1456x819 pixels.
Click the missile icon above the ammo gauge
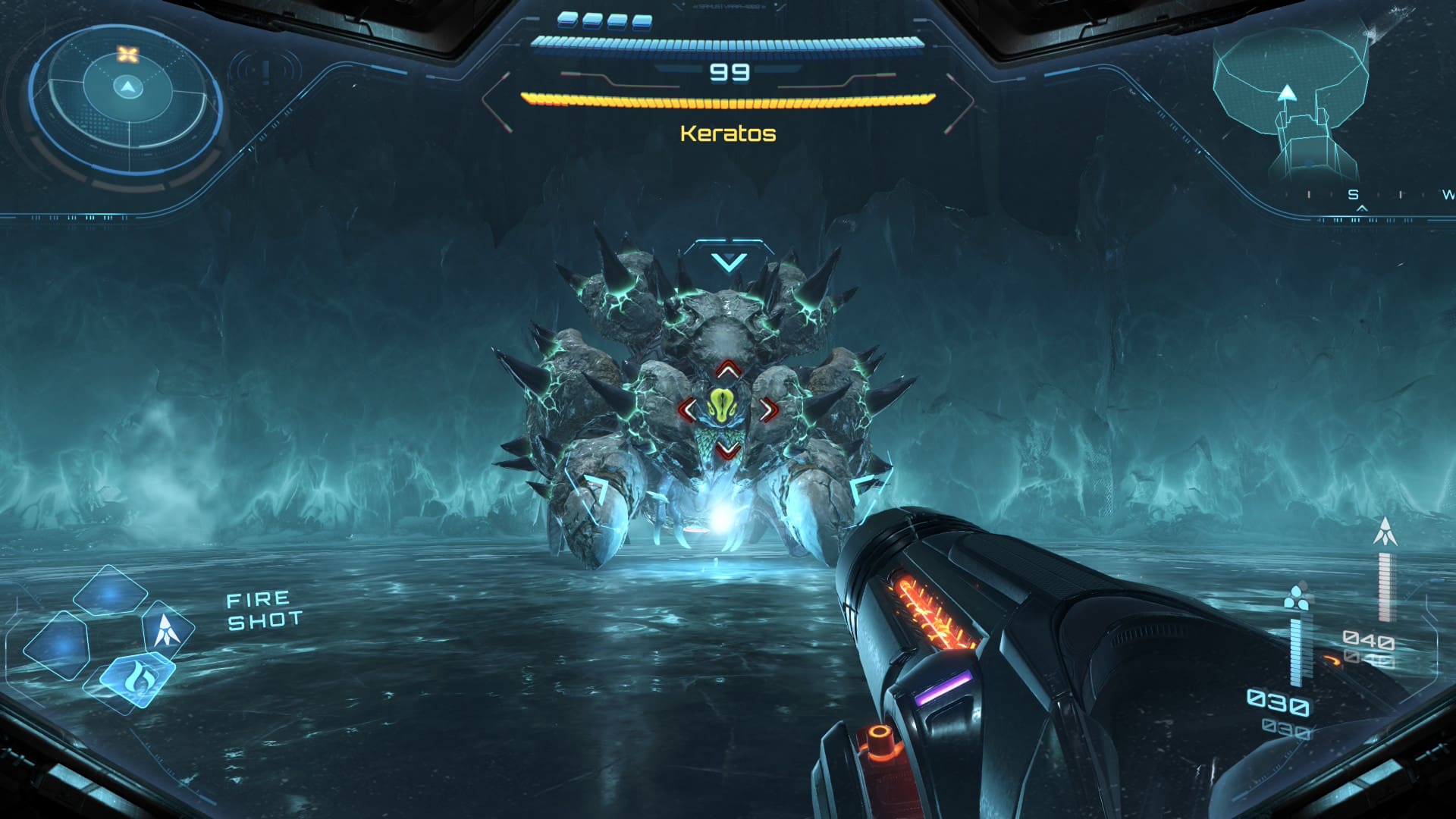[1385, 532]
